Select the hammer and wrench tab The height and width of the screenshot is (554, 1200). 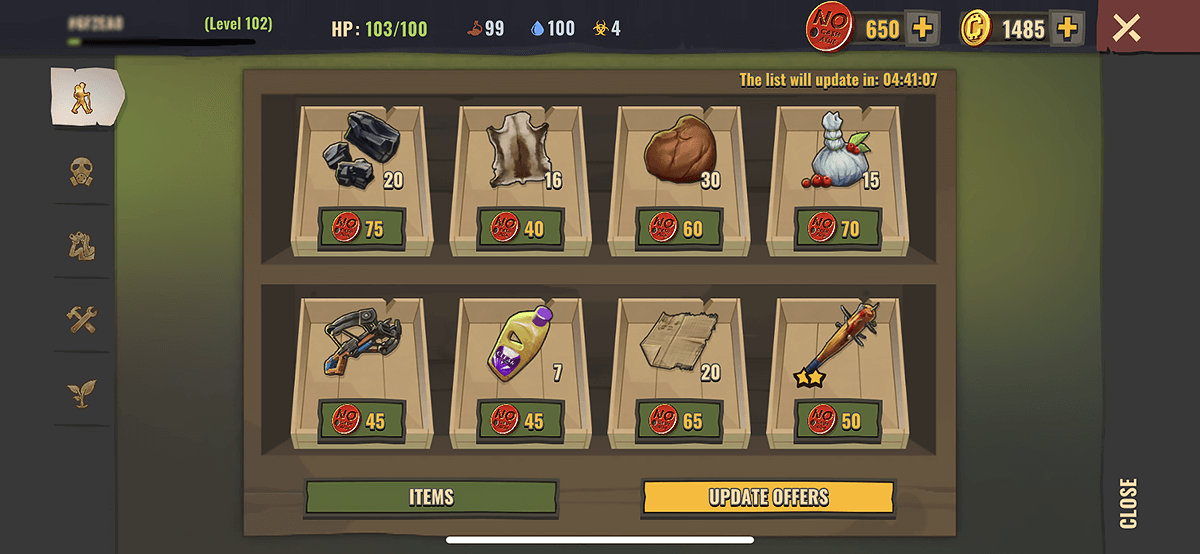pyautogui.click(x=82, y=319)
